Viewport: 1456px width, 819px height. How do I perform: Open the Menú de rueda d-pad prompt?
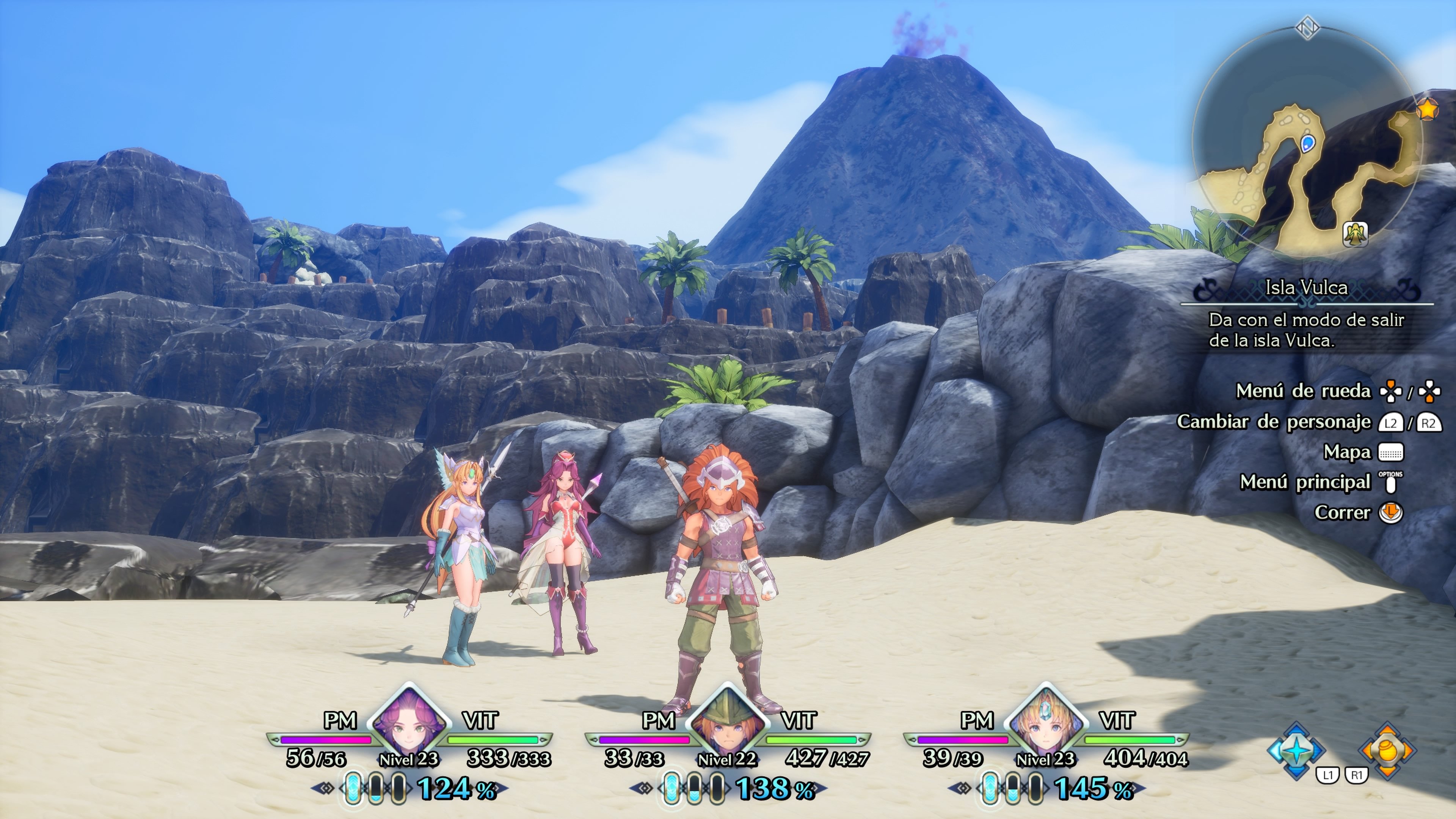tap(1391, 391)
